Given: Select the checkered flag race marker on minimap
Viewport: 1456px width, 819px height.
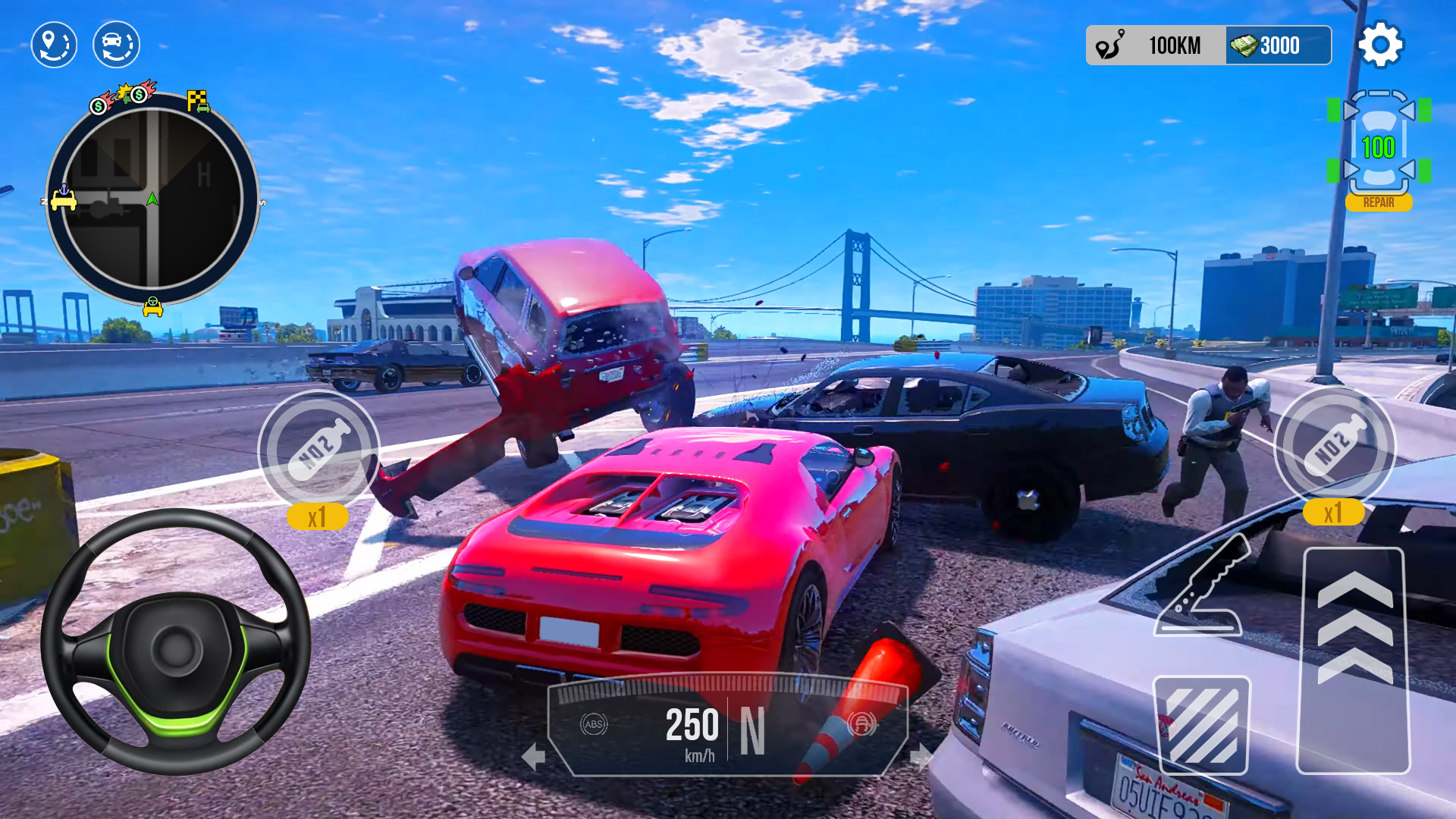Looking at the screenshot, I should point(198,101).
